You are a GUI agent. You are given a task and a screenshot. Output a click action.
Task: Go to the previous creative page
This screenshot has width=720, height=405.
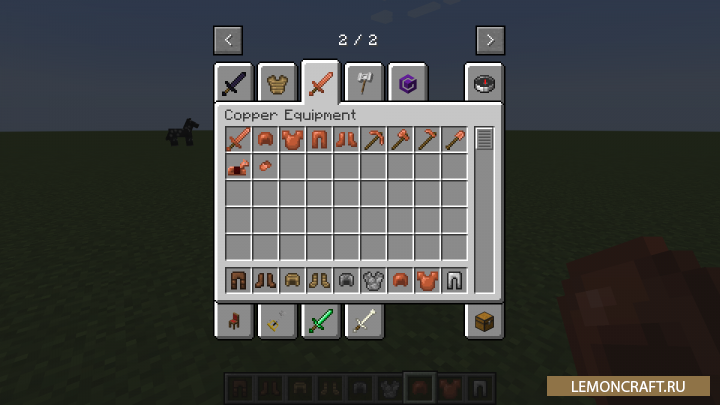pos(229,40)
